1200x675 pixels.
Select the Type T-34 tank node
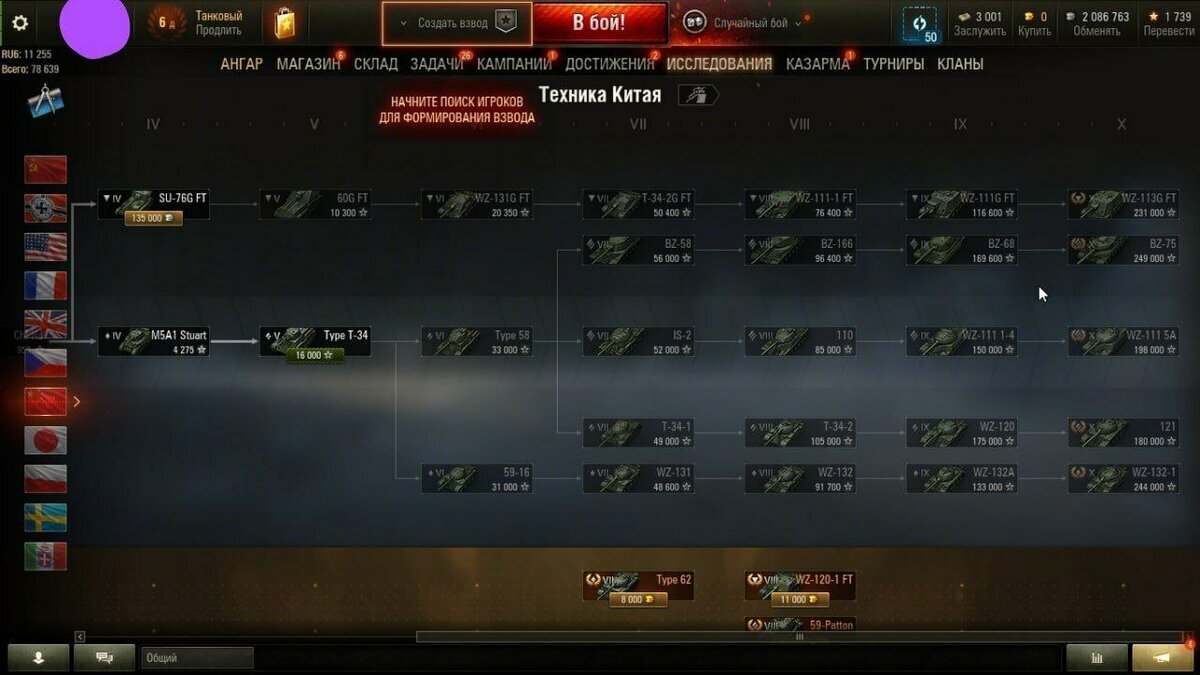click(x=315, y=342)
